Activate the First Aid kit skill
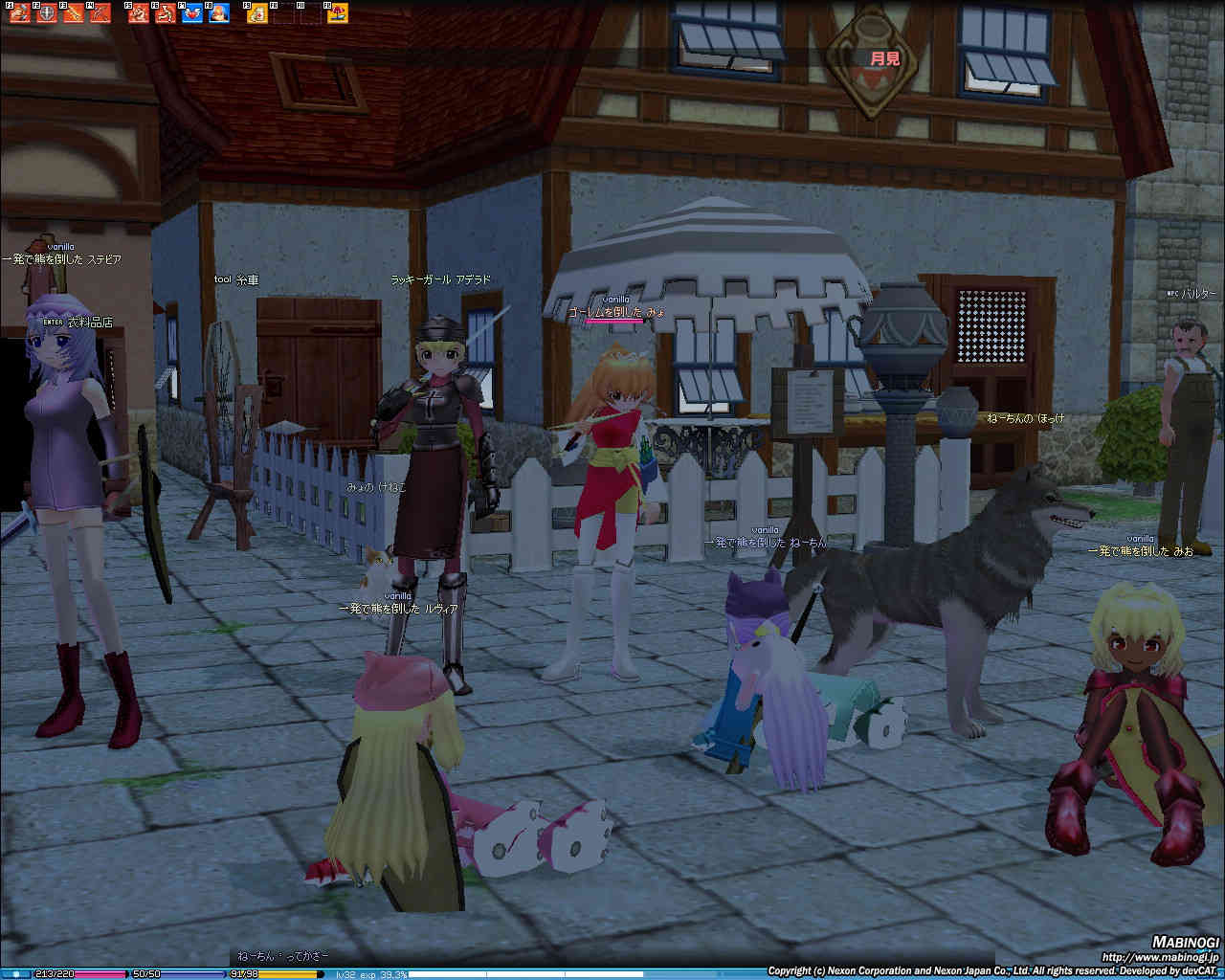 256,13
